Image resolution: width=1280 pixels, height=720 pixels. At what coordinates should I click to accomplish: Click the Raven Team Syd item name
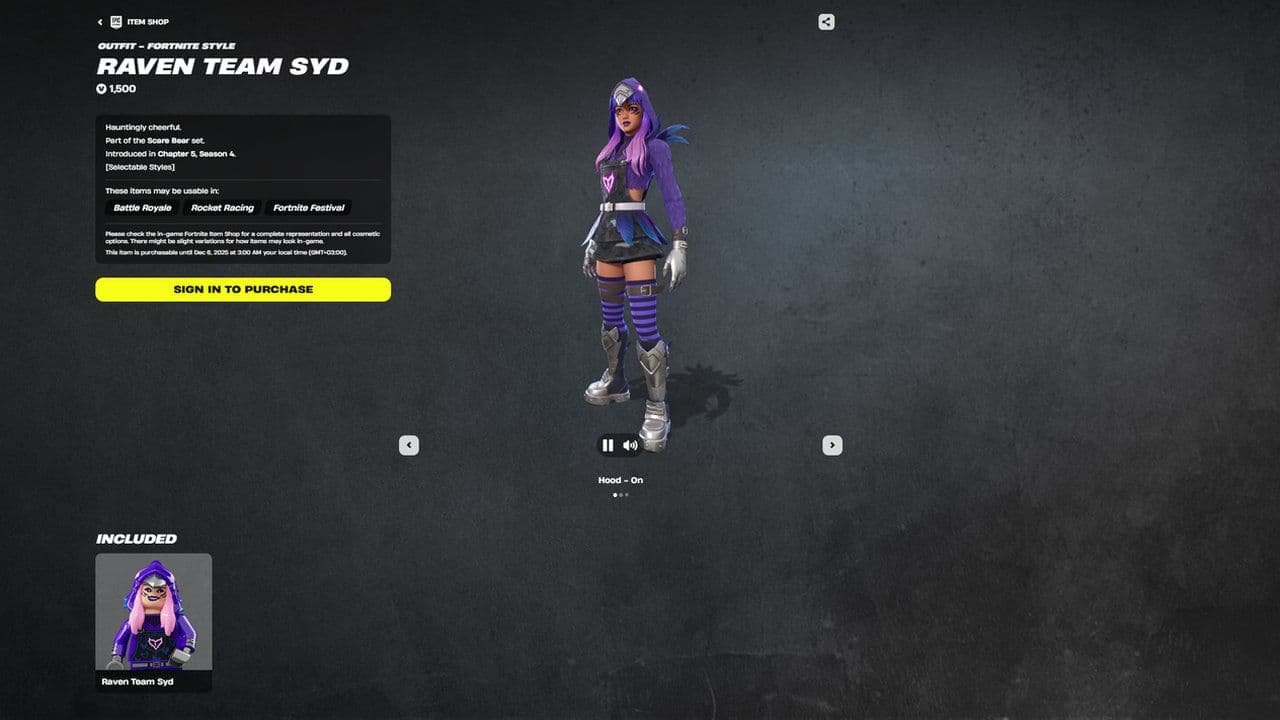222,67
